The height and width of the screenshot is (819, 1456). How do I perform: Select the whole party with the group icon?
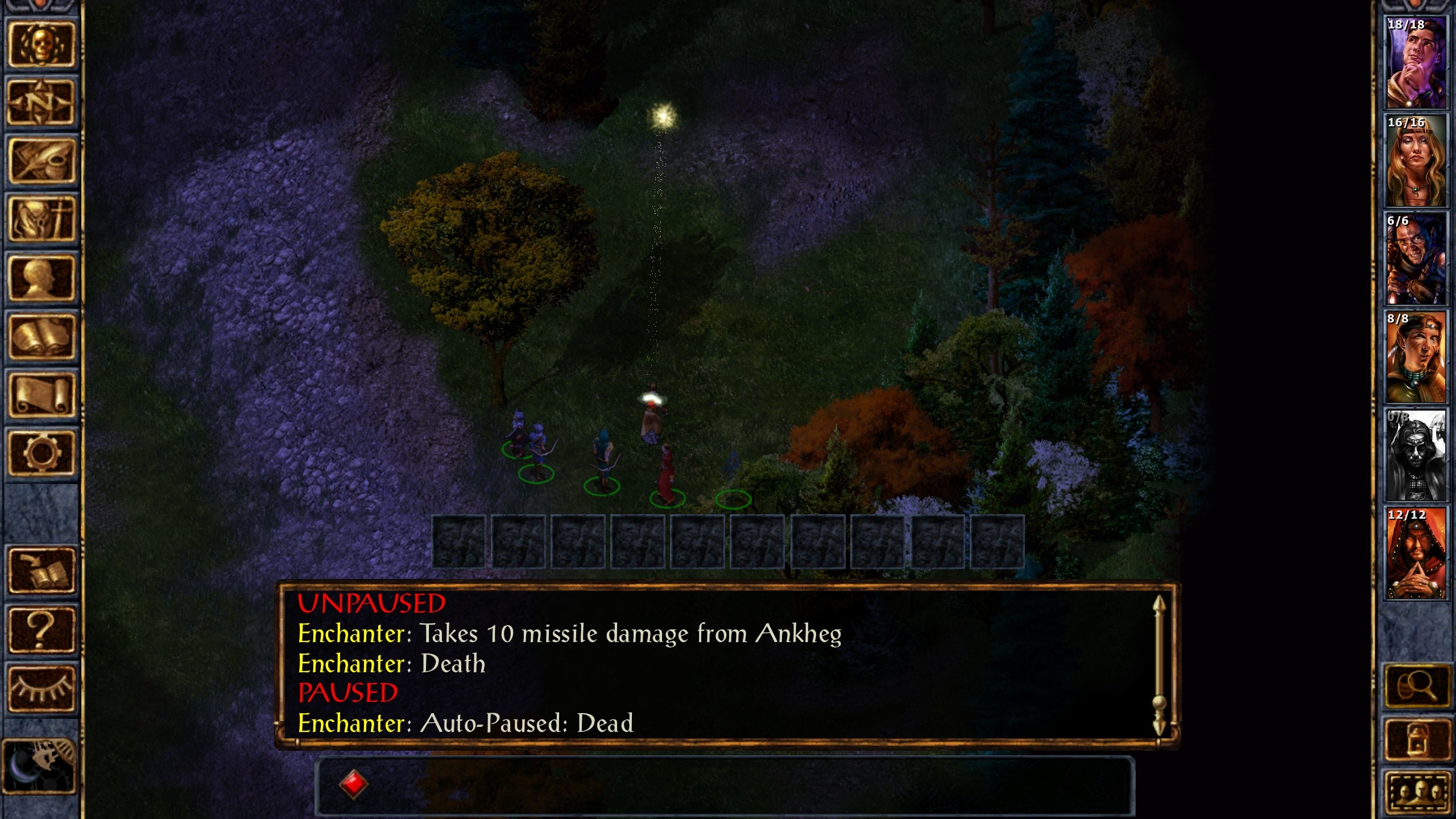pos(1417,793)
